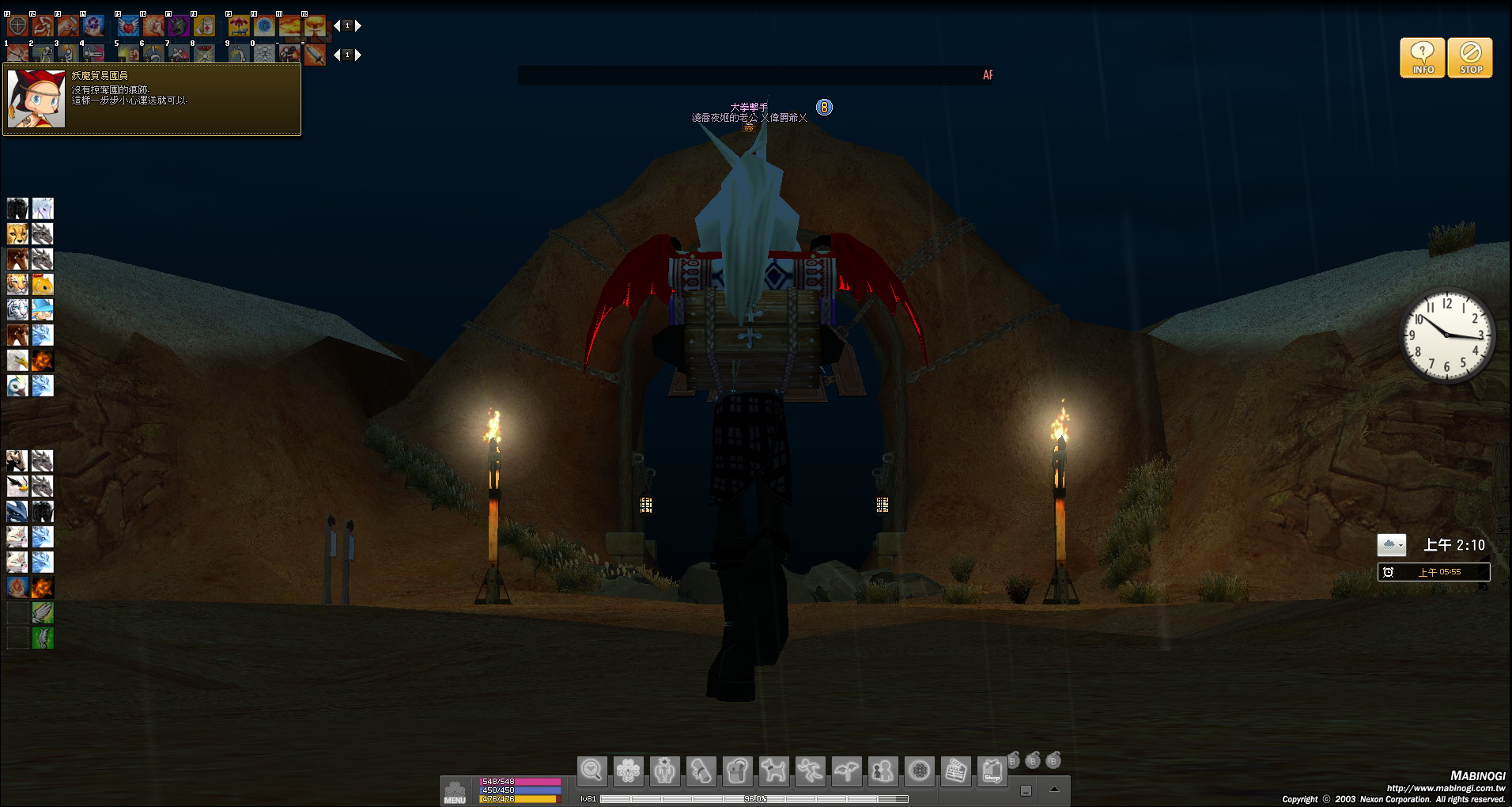Activate the winged heart skill
Viewport: 1512px width, 807px height.
pyautogui.click(x=128, y=26)
